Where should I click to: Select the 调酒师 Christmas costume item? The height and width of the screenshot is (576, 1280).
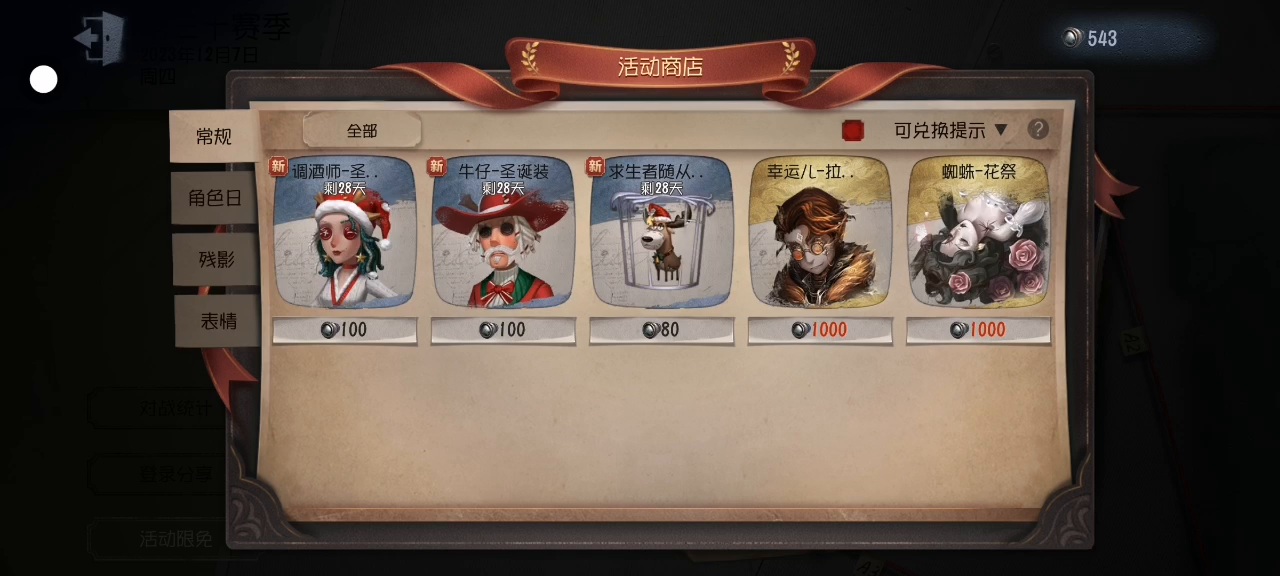coord(345,233)
